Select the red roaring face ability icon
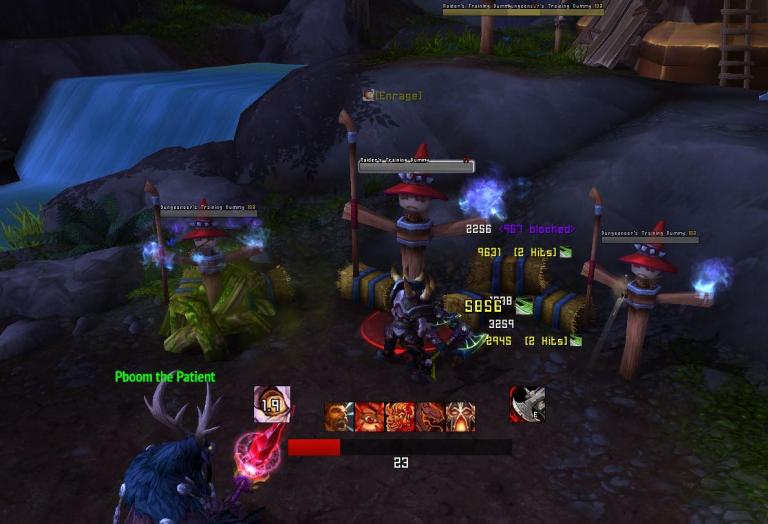This screenshot has width=768, height=524. coord(370,417)
